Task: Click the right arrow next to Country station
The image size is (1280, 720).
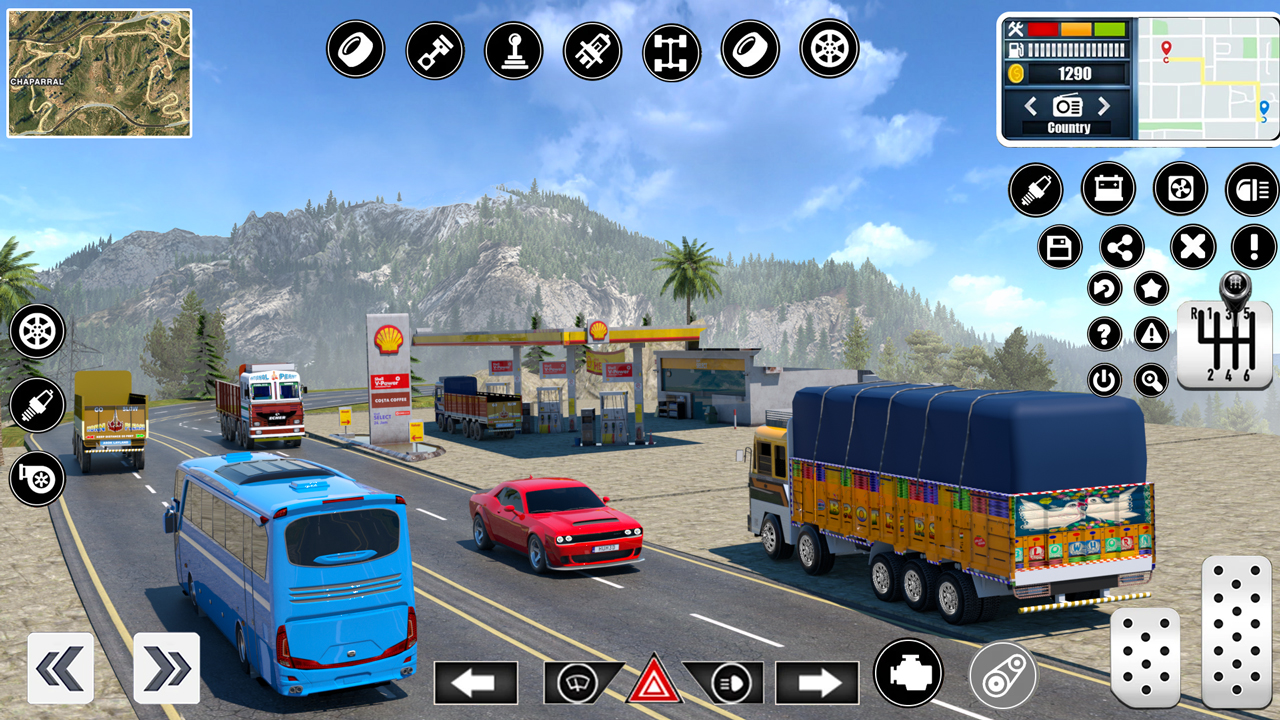Action: [1104, 106]
